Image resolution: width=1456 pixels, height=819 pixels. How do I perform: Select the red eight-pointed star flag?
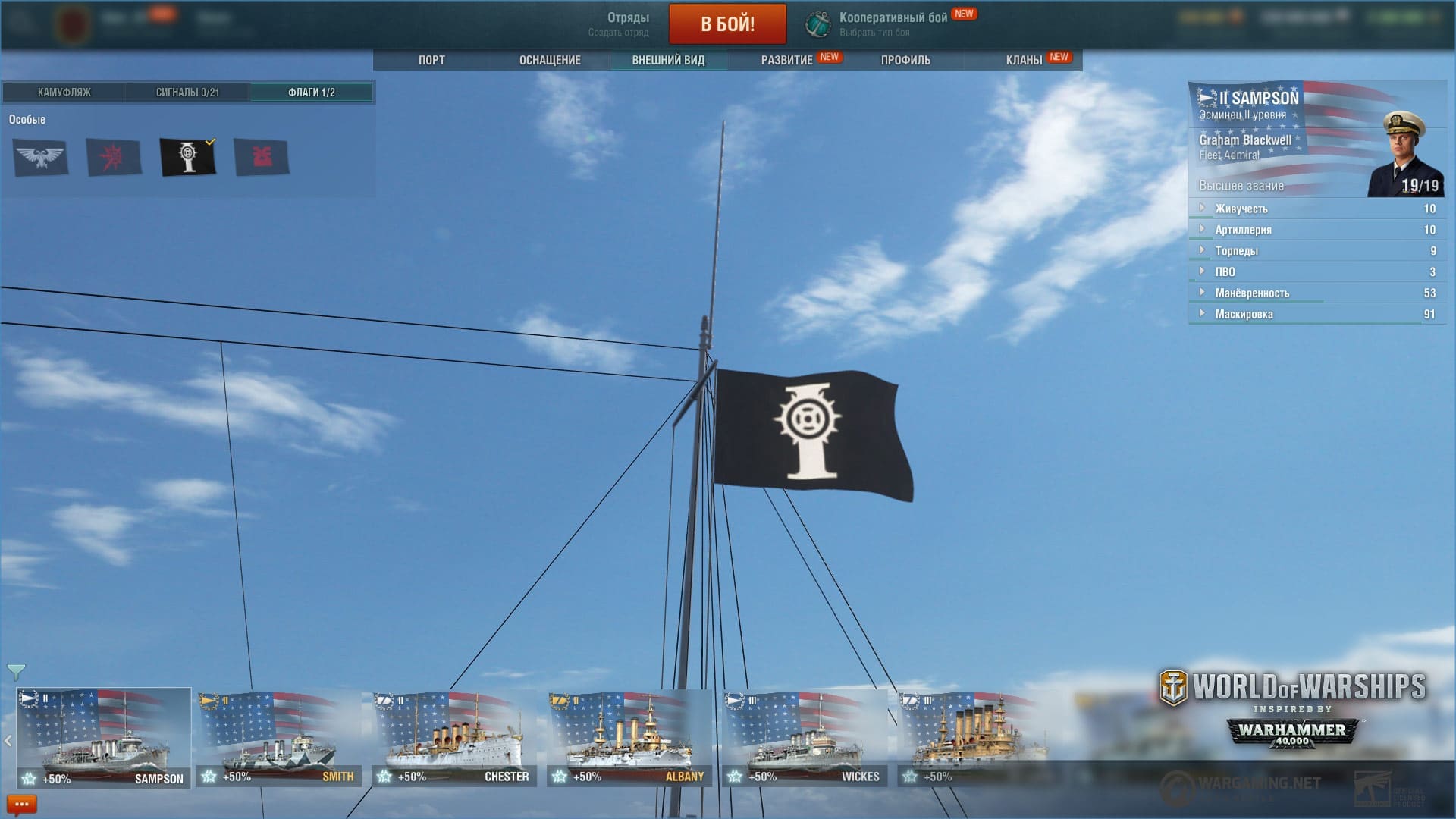(114, 157)
